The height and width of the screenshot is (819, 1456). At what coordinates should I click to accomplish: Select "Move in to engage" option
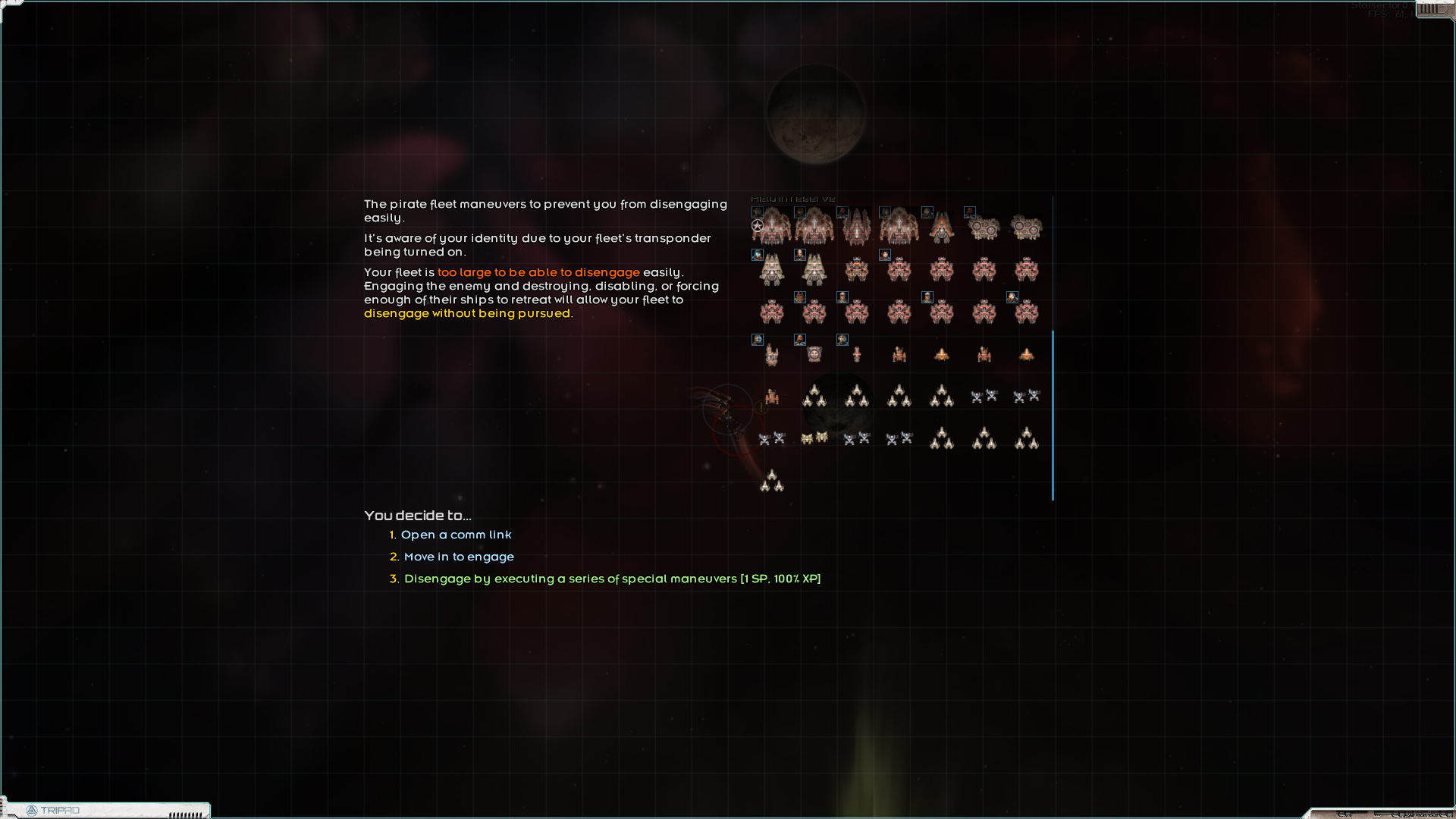point(459,557)
